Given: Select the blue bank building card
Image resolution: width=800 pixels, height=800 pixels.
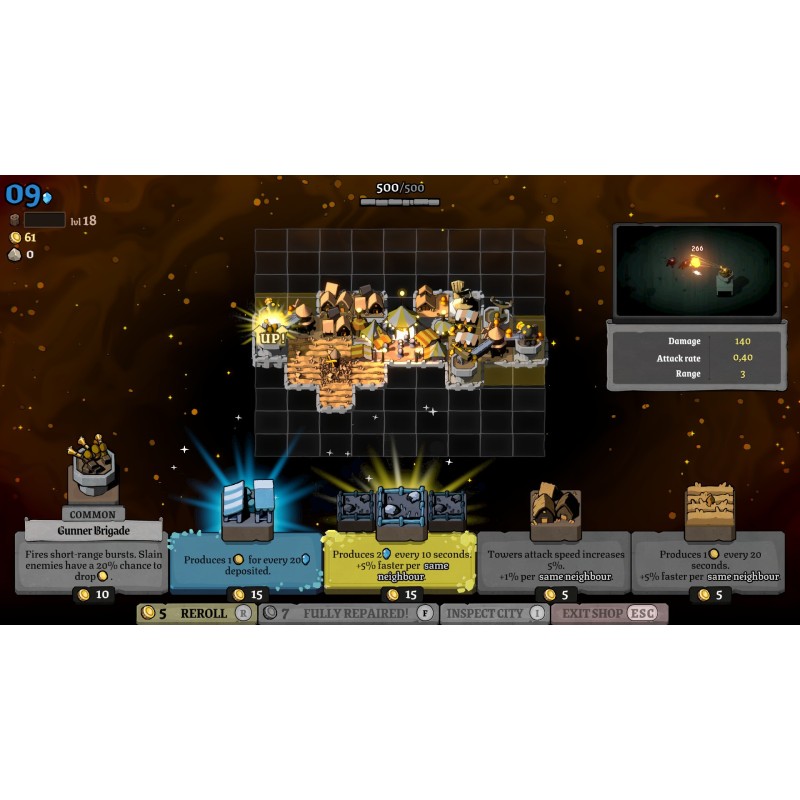Looking at the screenshot, I should 246,561.
